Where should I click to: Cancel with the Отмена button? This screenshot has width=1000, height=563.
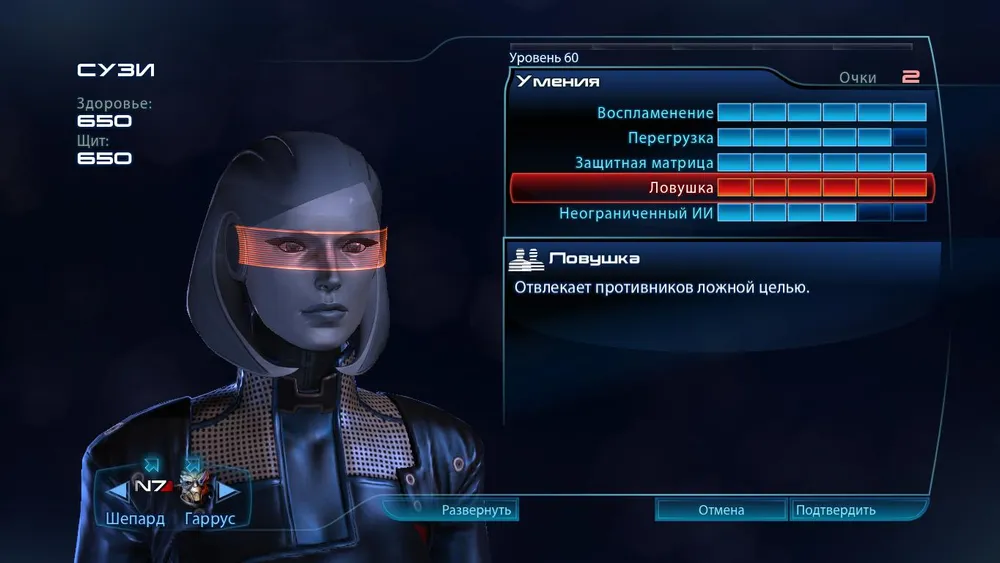point(721,510)
